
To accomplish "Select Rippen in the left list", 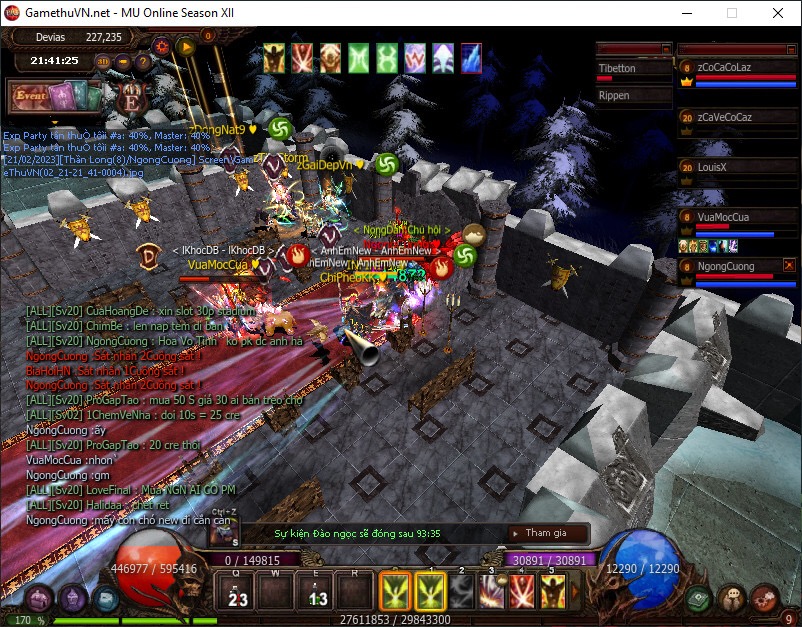I will pyautogui.click(x=632, y=96).
